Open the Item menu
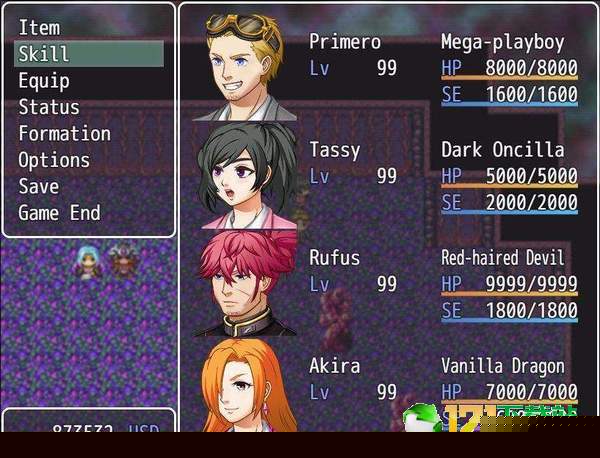 (40, 28)
